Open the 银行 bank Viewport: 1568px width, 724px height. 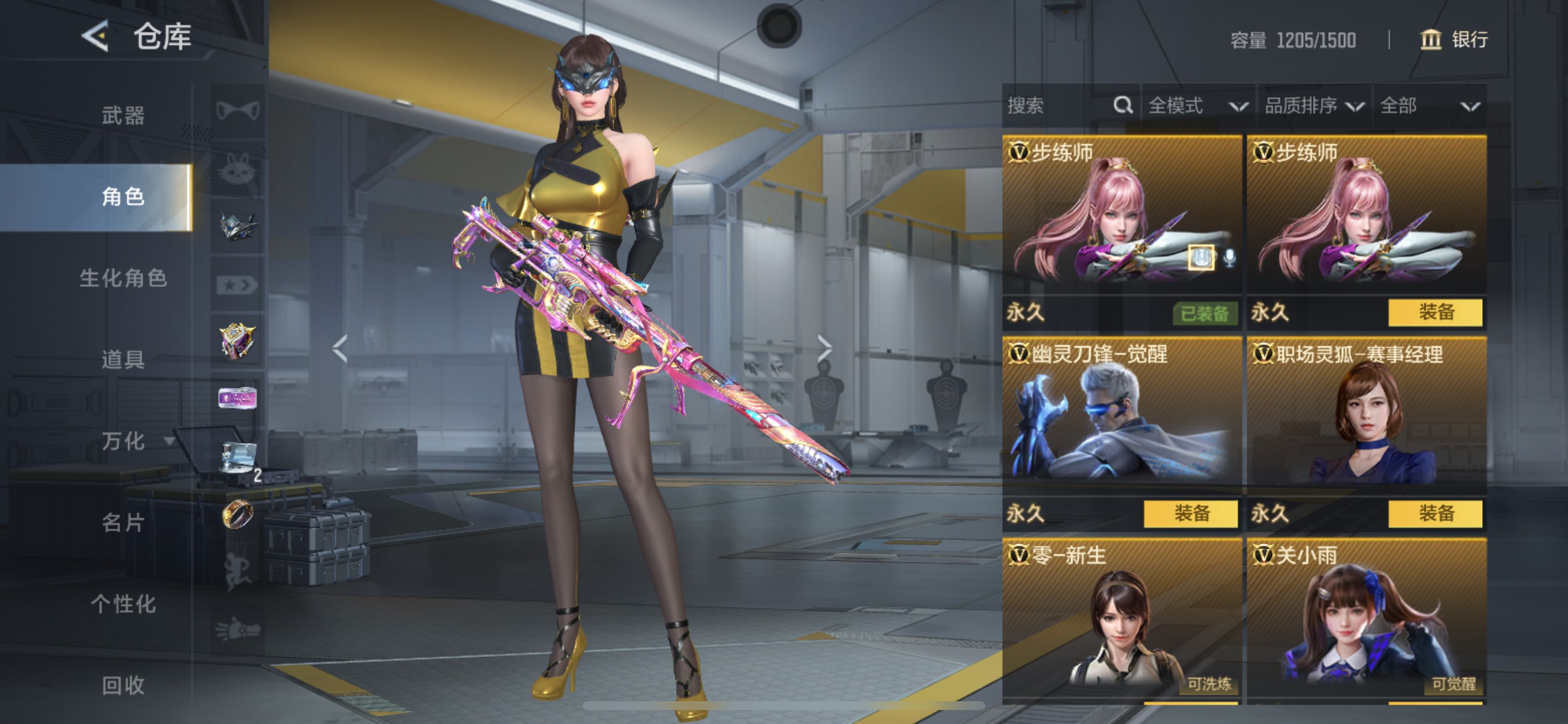pos(1454,40)
